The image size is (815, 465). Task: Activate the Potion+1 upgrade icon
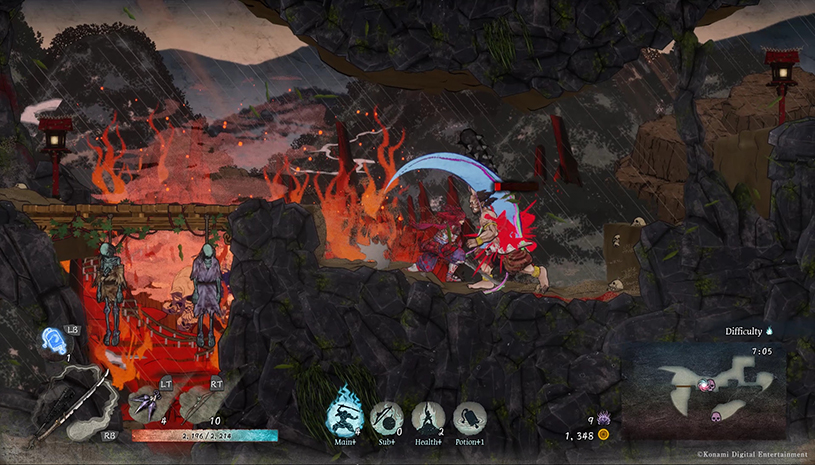click(469, 416)
